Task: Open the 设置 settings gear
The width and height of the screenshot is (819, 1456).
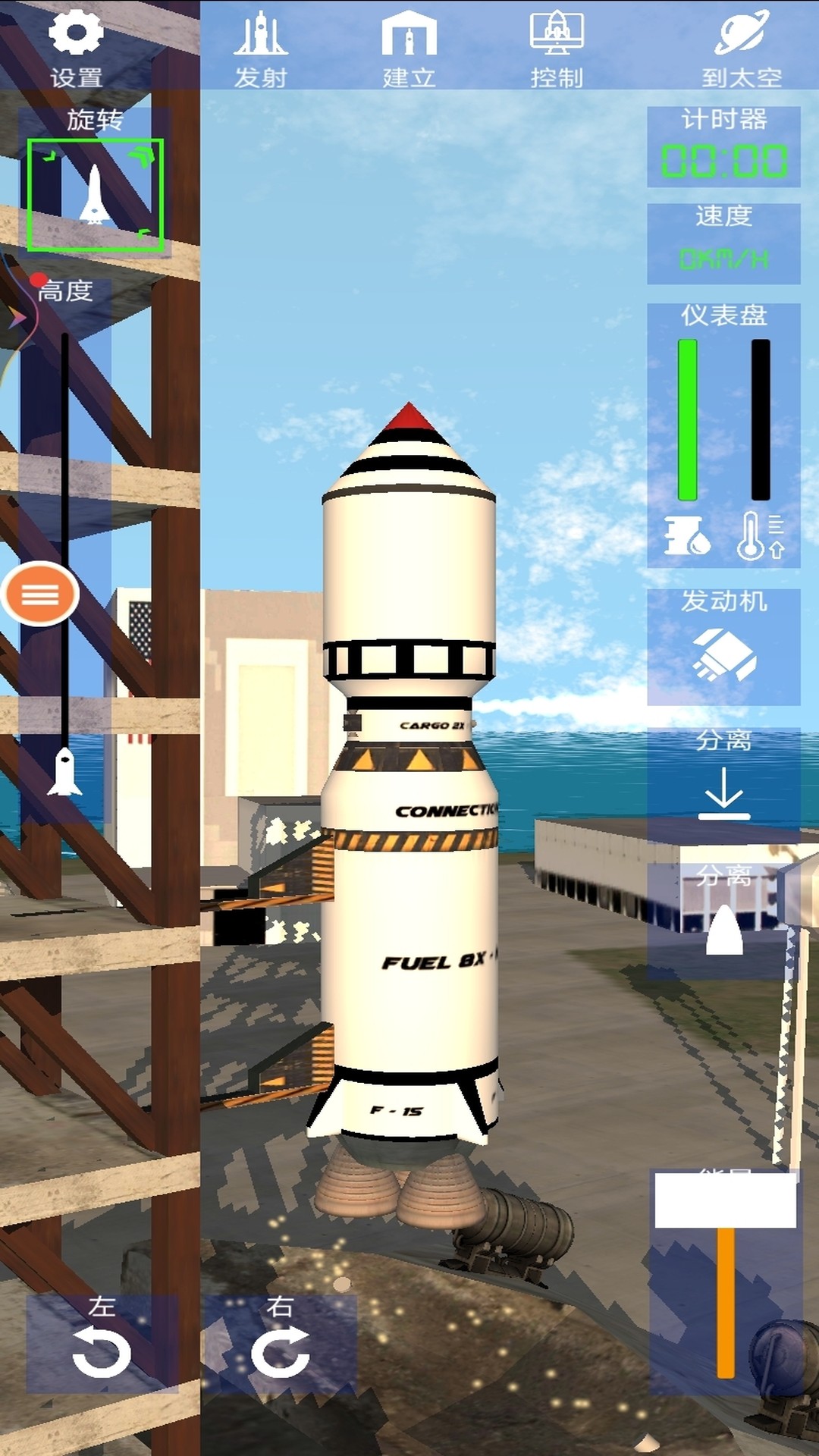Action: pyautogui.click(x=76, y=45)
